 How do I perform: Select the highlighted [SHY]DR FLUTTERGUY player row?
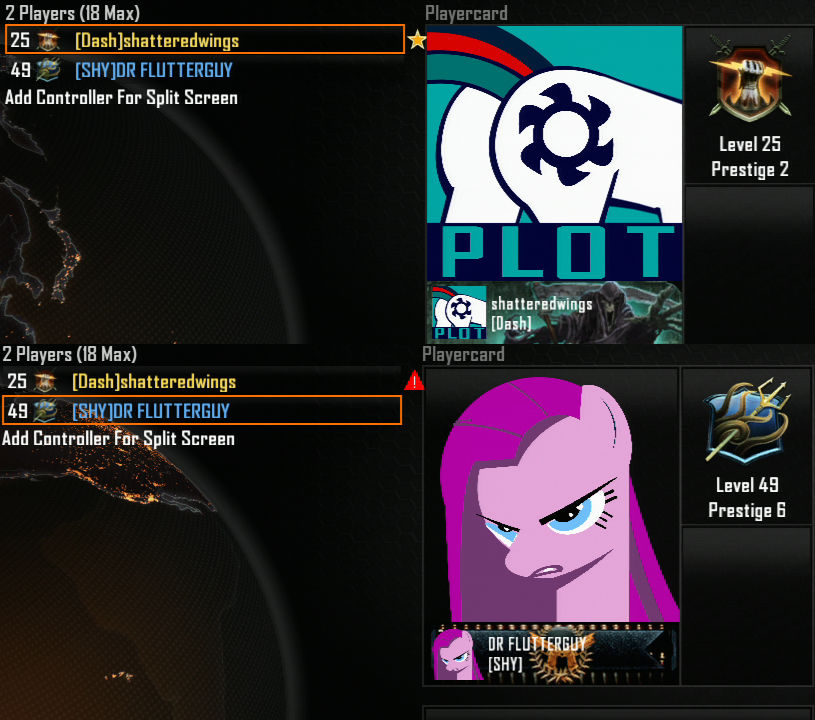(x=201, y=410)
